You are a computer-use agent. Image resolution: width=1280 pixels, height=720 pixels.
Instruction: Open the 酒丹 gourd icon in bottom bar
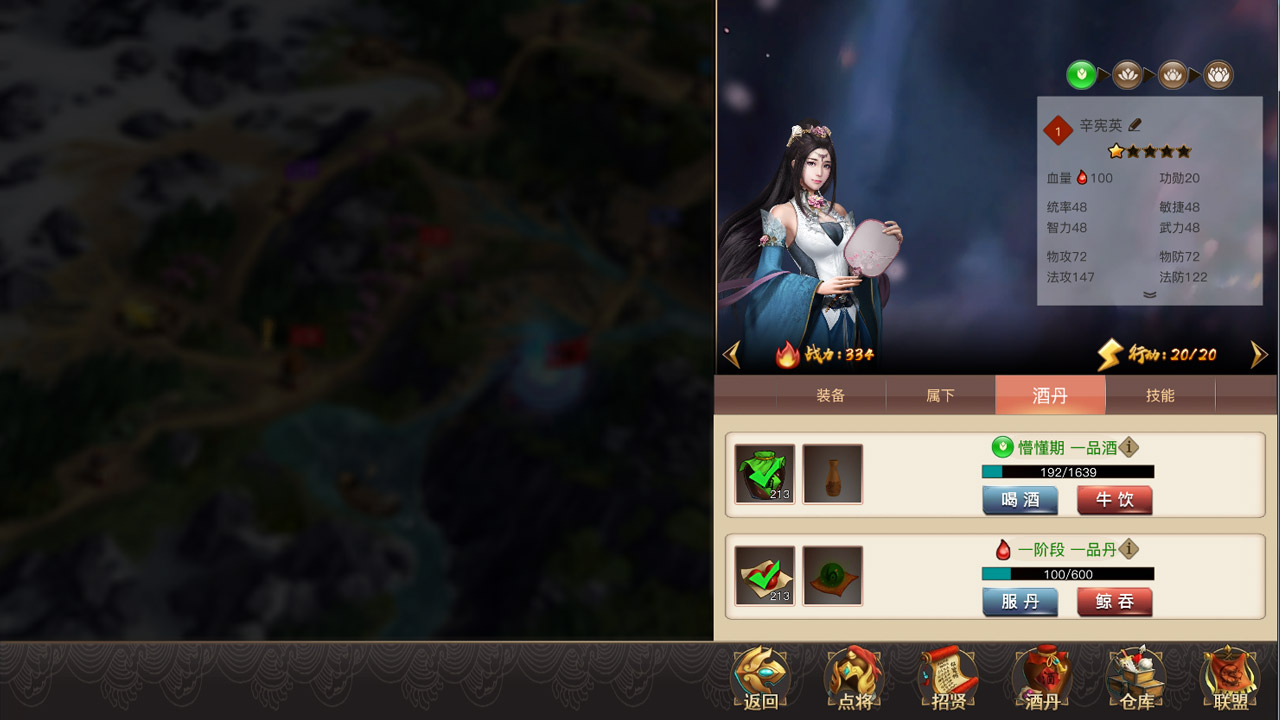(1041, 675)
